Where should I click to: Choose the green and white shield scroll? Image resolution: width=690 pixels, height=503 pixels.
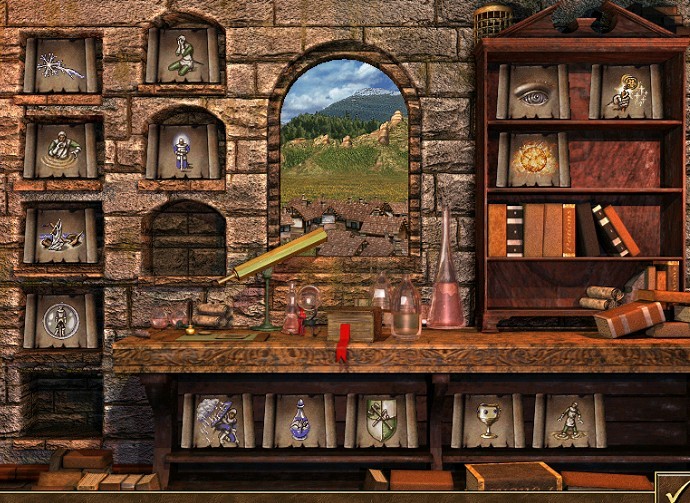[x=381, y=420]
